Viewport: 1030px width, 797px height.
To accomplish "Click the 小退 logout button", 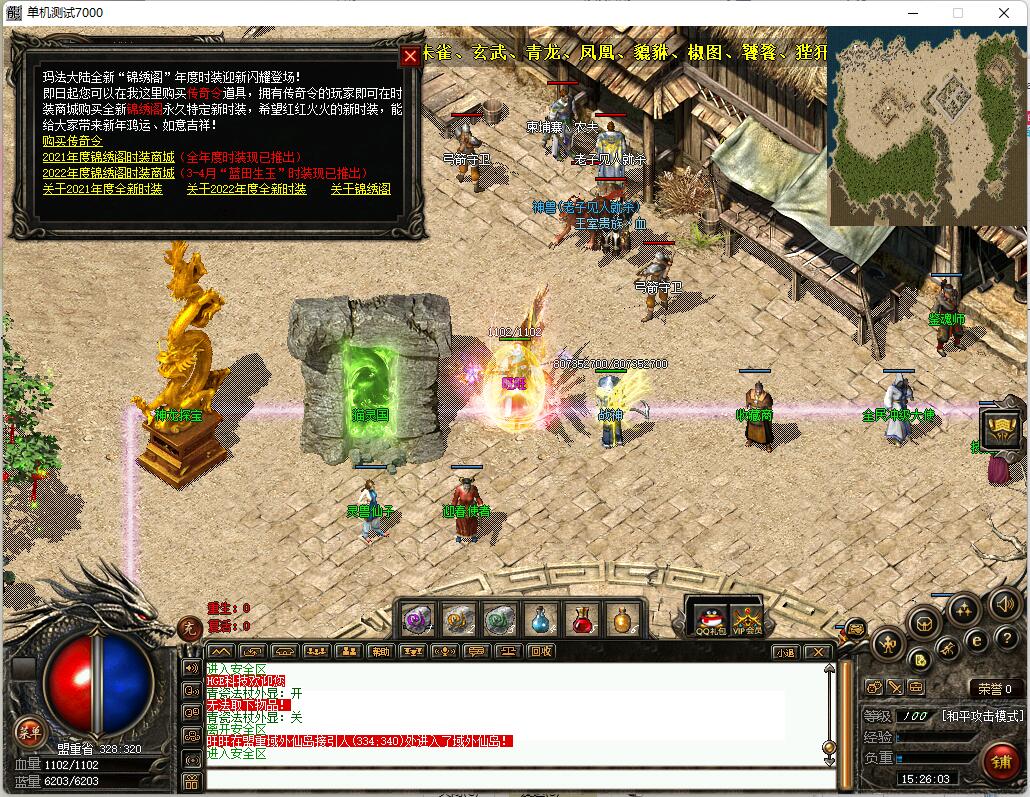I will pyautogui.click(x=785, y=652).
